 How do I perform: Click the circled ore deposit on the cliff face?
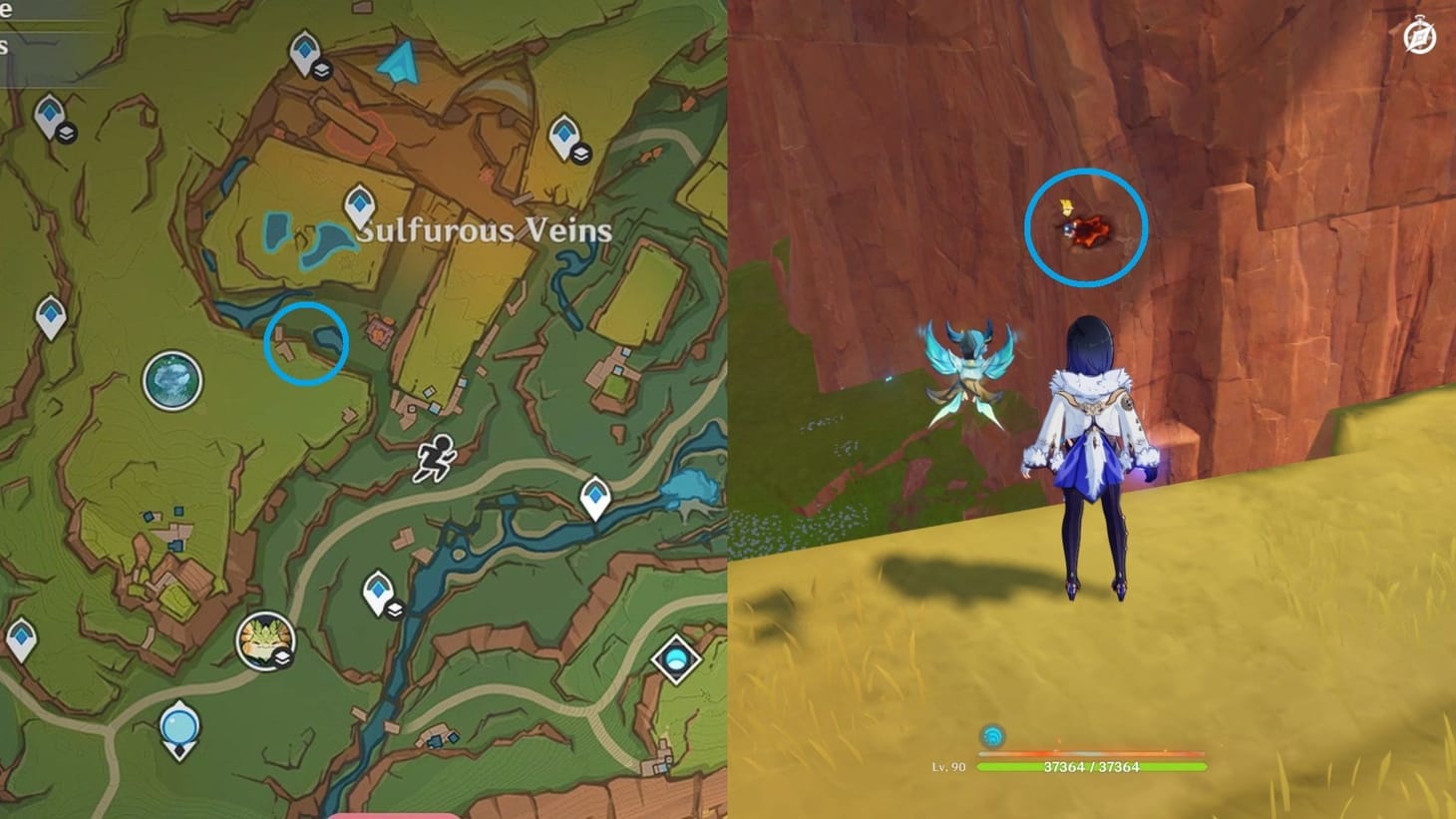[x=1086, y=231]
